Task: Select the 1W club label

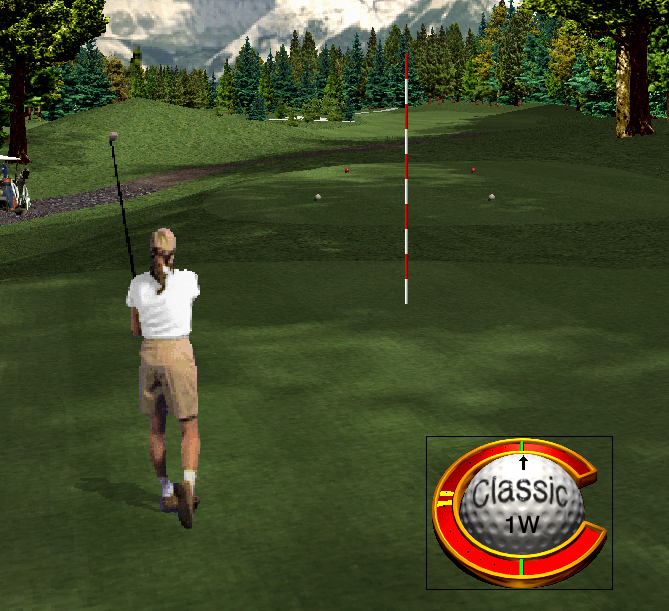Action: tap(521, 523)
